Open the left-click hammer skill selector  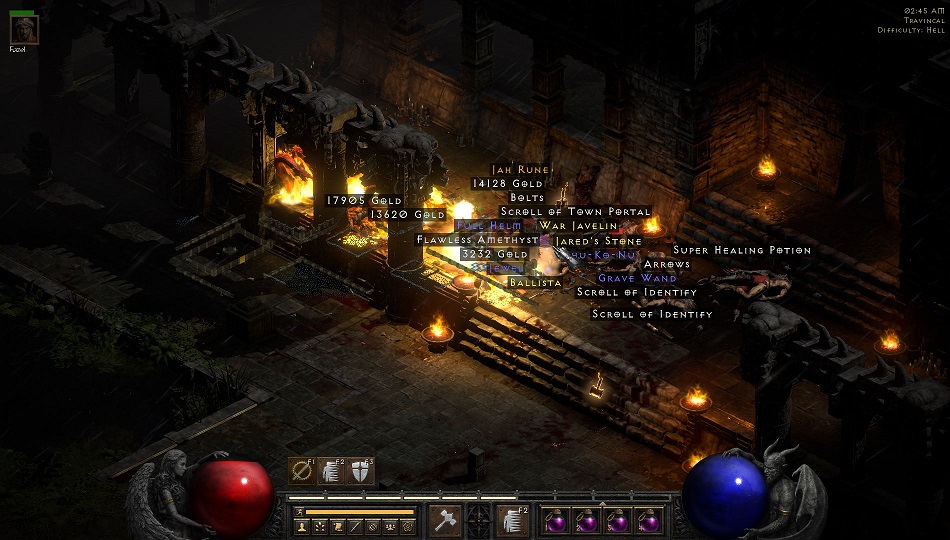(445, 520)
